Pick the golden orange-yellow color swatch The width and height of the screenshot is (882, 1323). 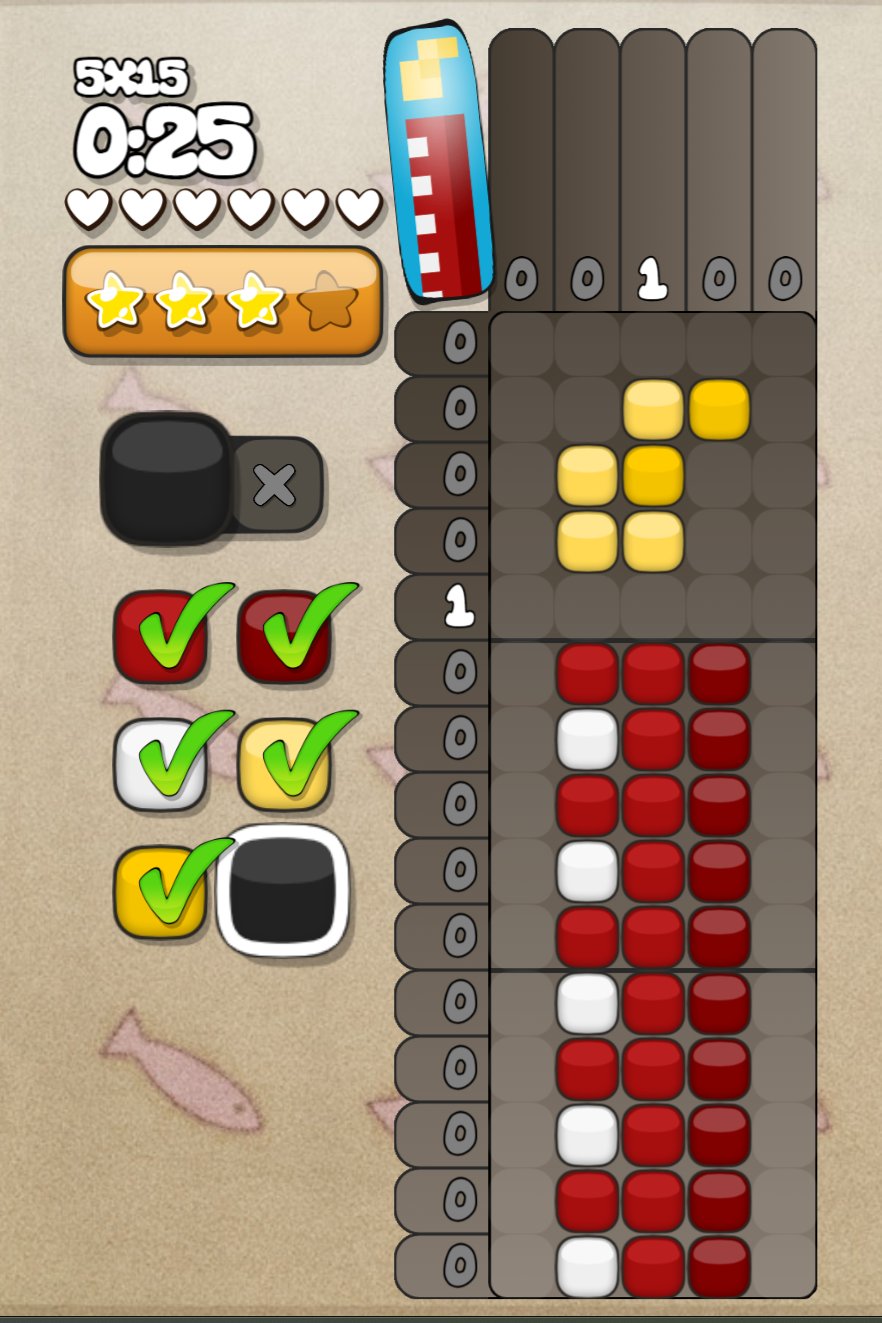point(160,892)
